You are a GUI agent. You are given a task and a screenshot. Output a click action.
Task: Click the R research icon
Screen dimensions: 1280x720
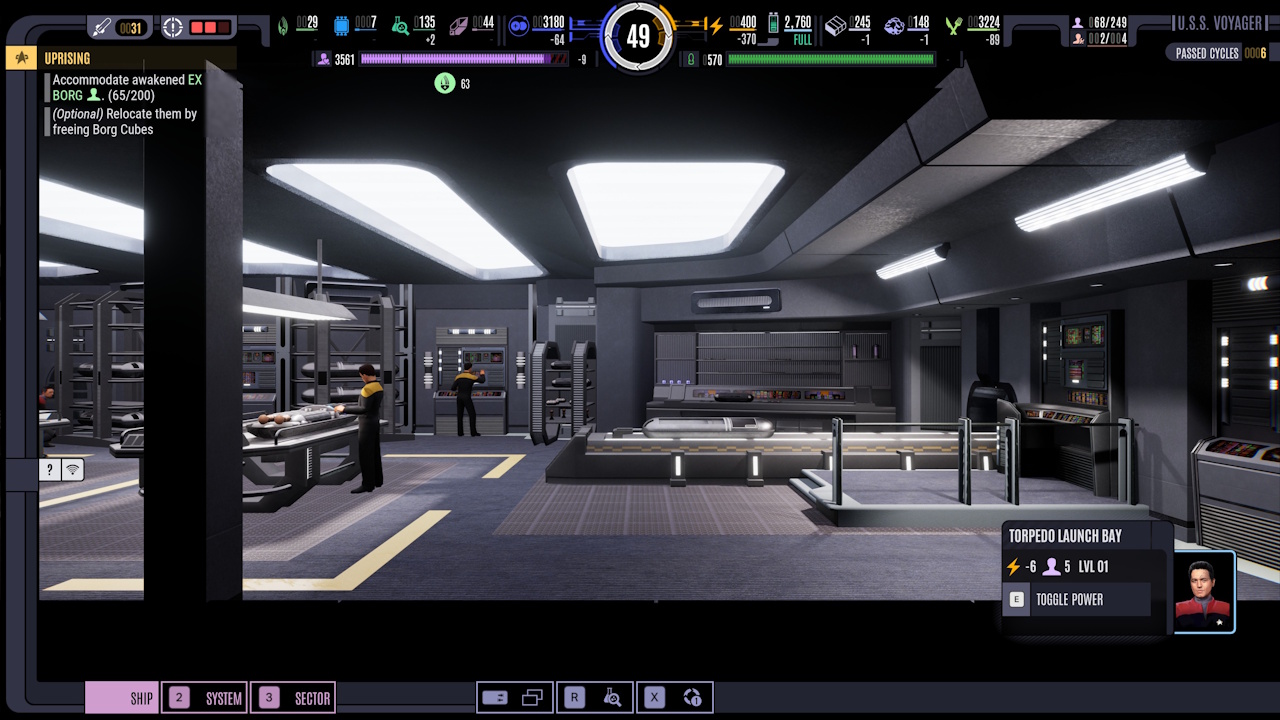click(x=573, y=697)
